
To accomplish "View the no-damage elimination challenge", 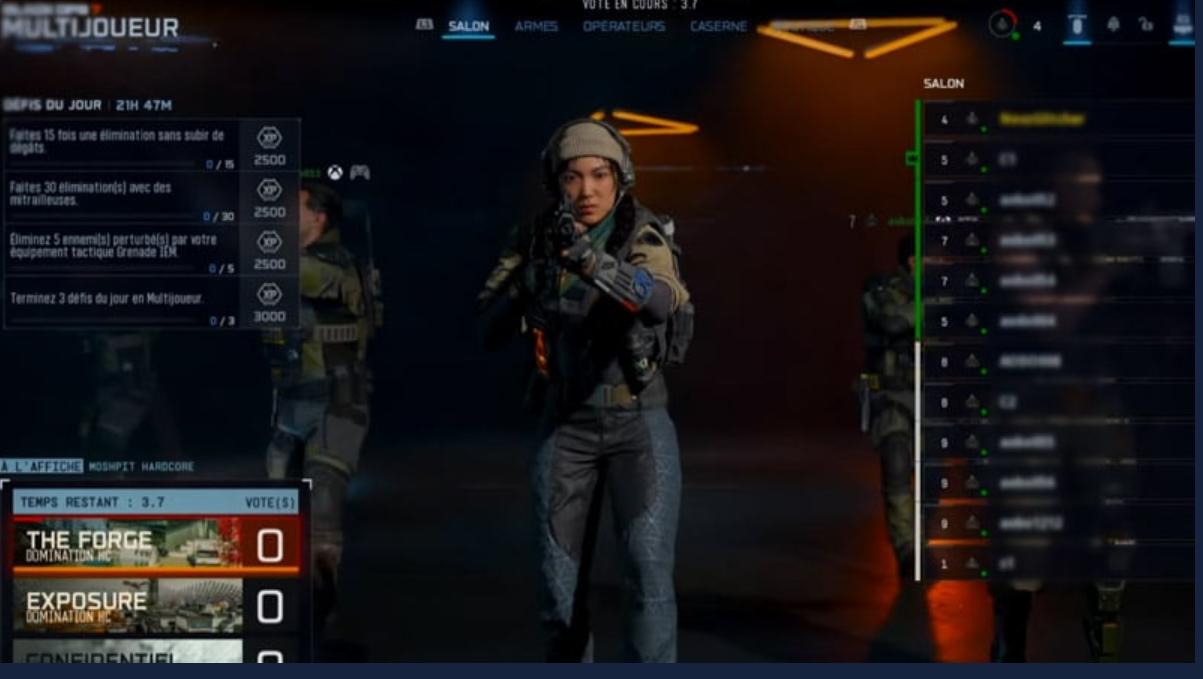I will tap(150, 144).
